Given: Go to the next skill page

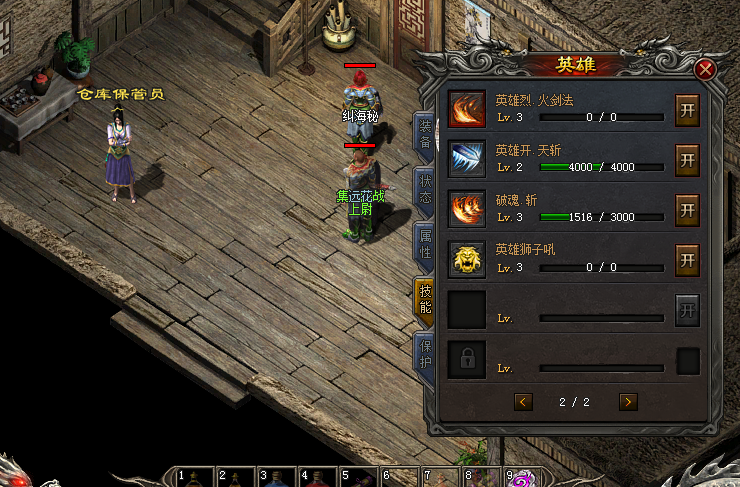Looking at the screenshot, I should (x=627, y=402).
